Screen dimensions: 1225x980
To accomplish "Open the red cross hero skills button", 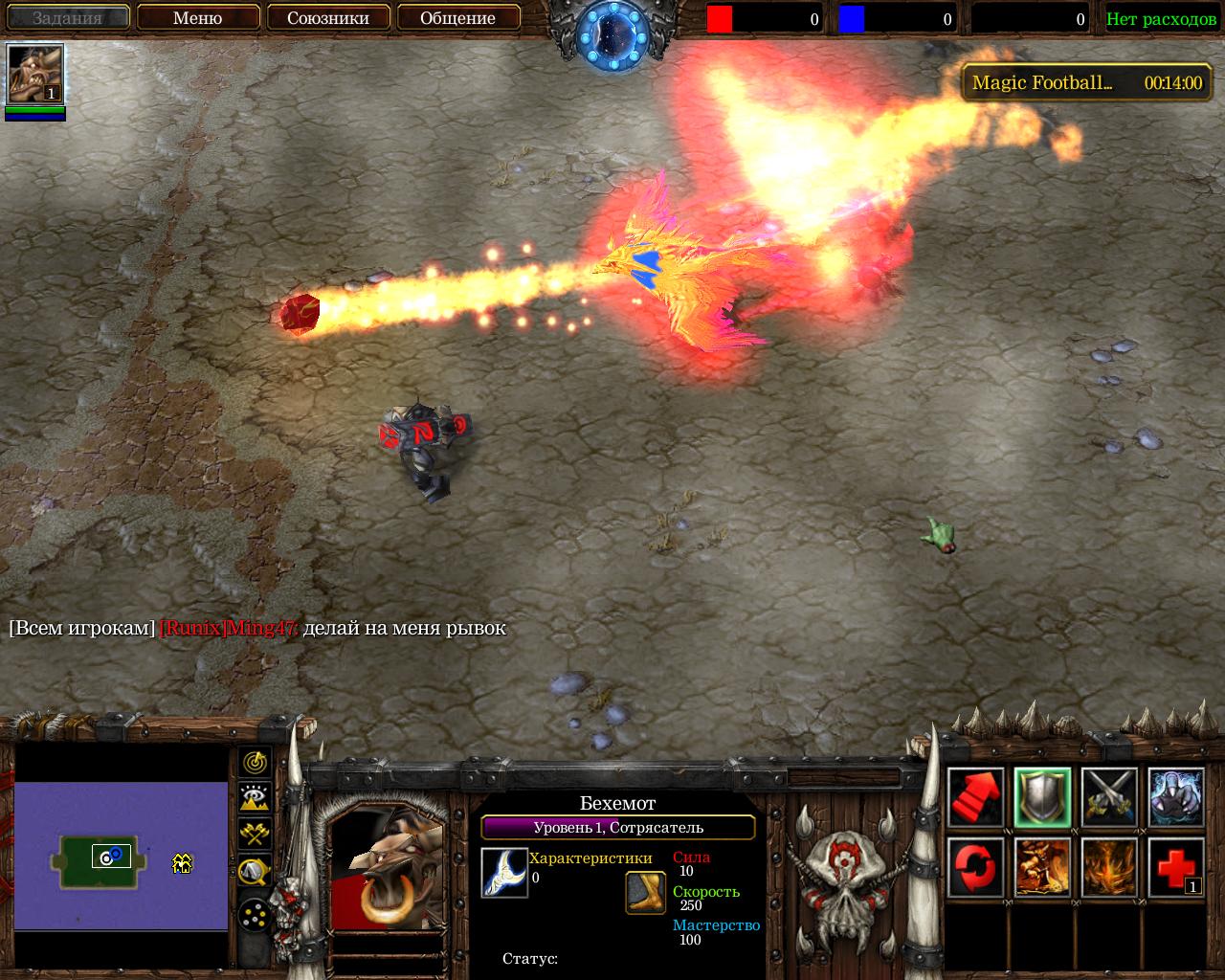I will pyautogui.click(x=1175, y=866).
